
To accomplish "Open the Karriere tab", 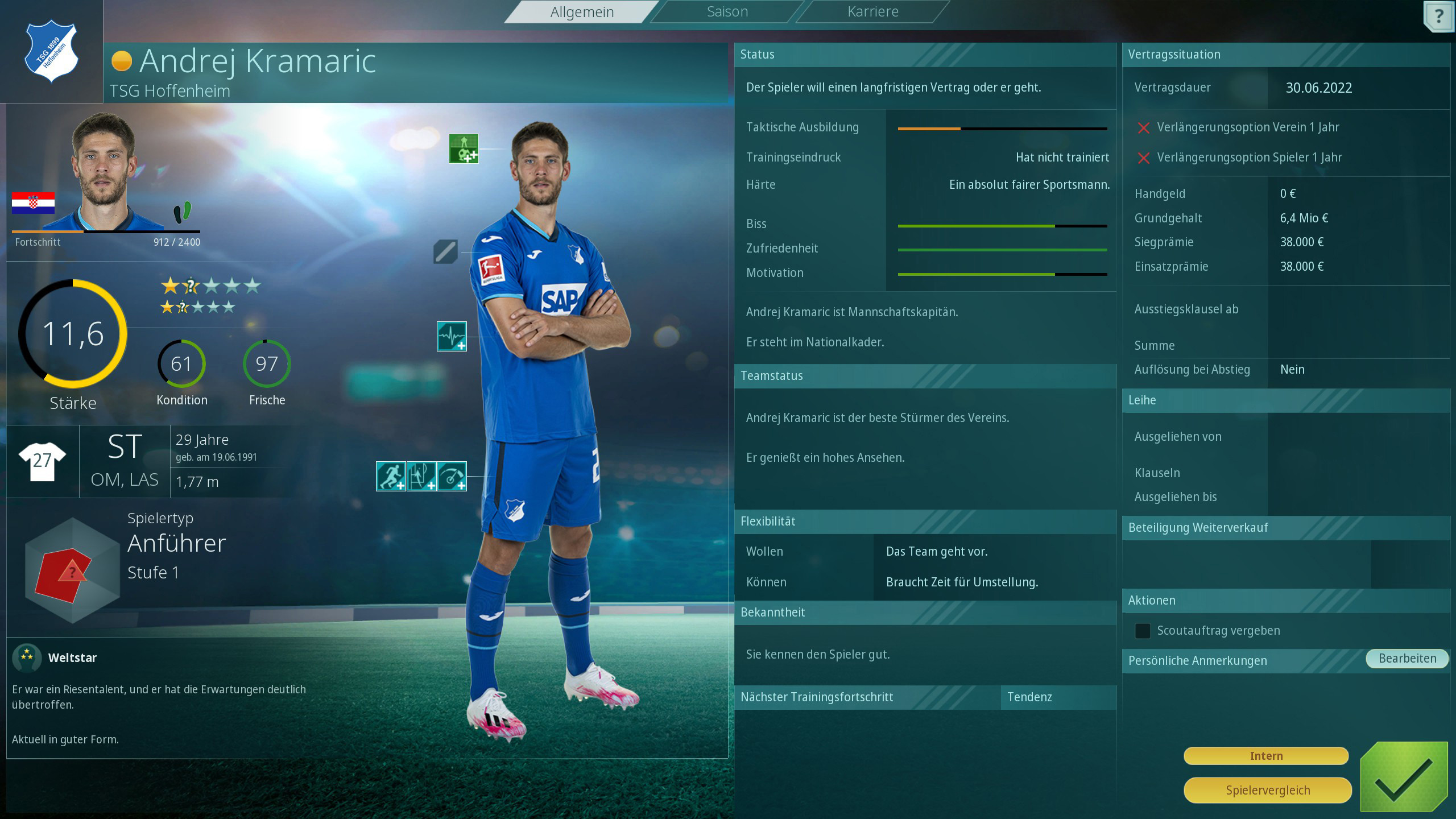I will (872, 11).
